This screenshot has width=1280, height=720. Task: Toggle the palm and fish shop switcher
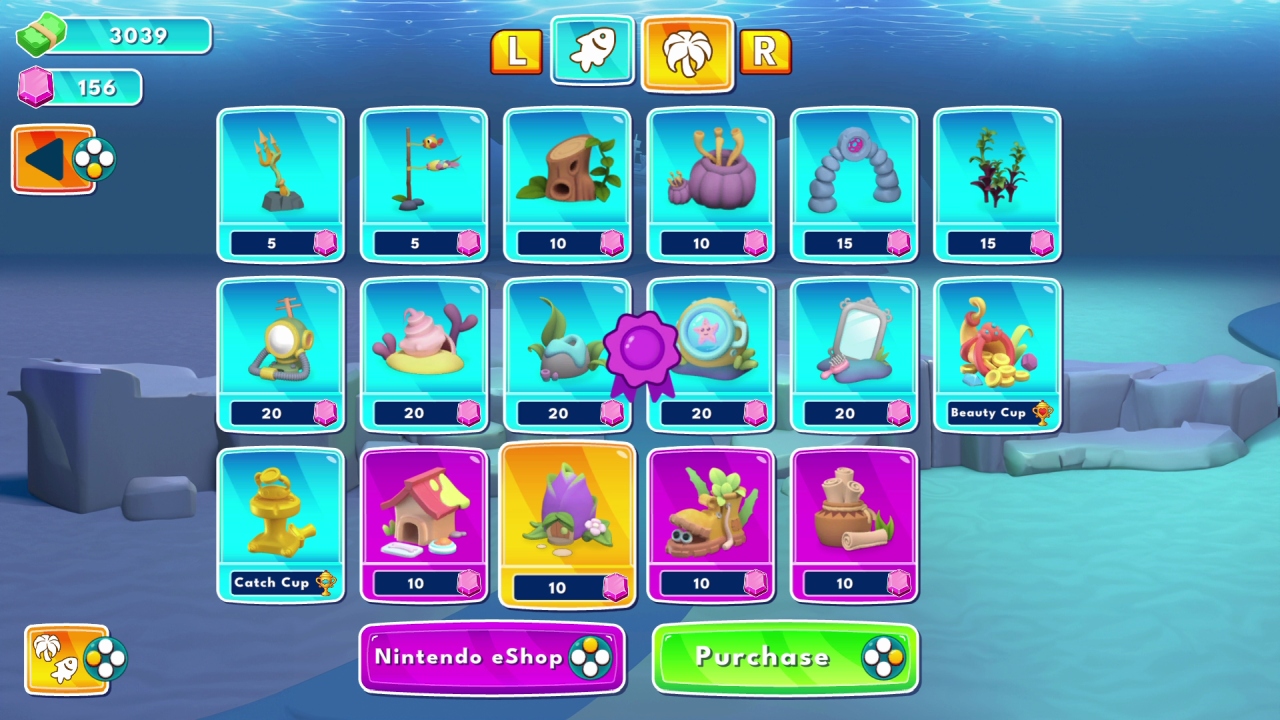[65, 660]
